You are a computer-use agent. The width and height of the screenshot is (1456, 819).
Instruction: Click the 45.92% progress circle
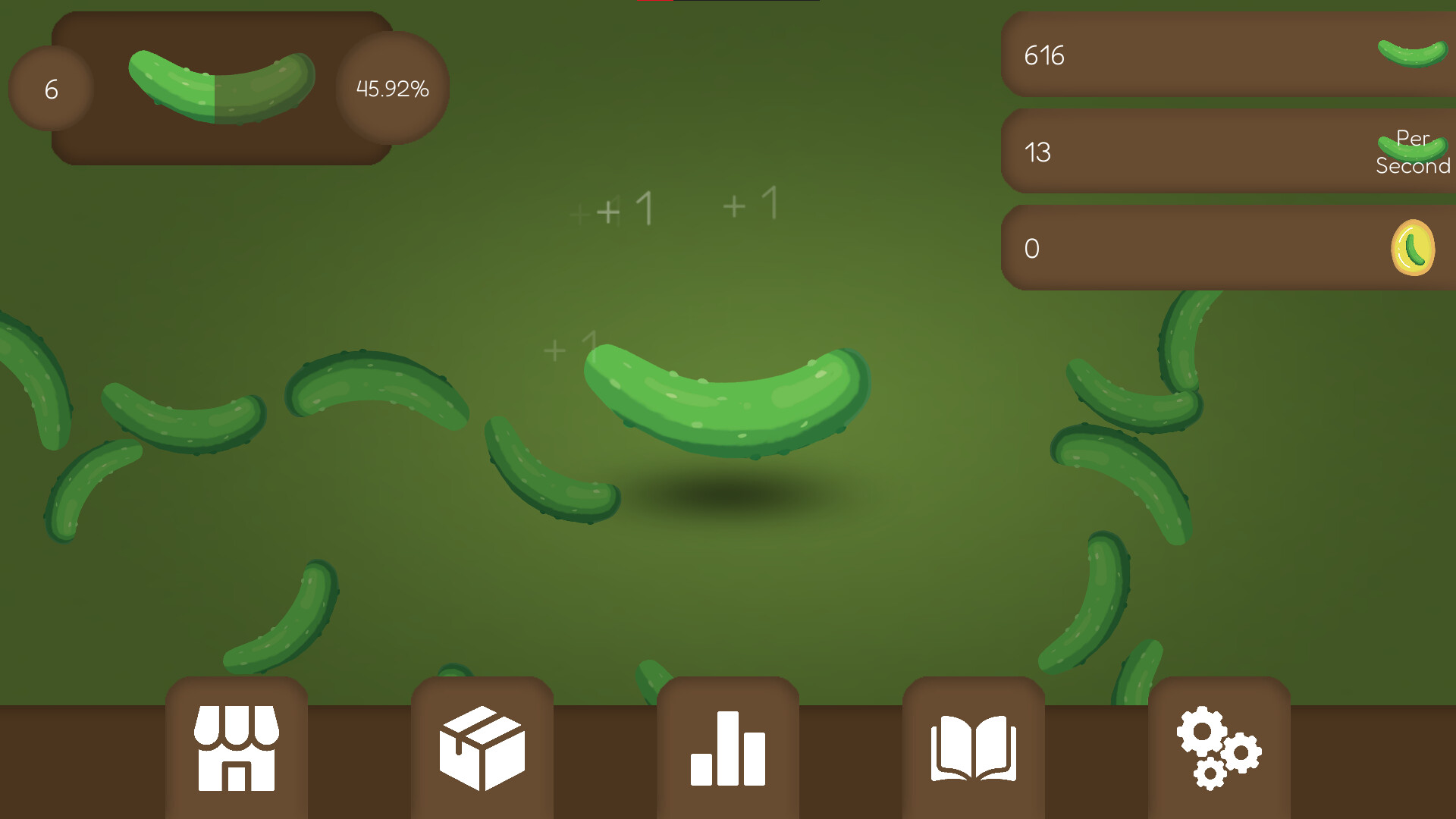coord(391,89)
